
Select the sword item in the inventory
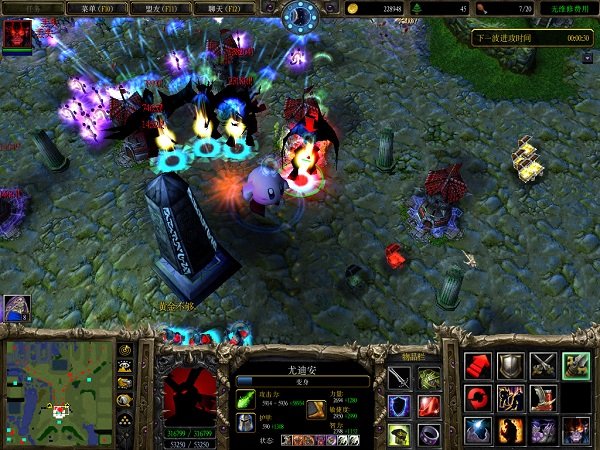(399, 378)
